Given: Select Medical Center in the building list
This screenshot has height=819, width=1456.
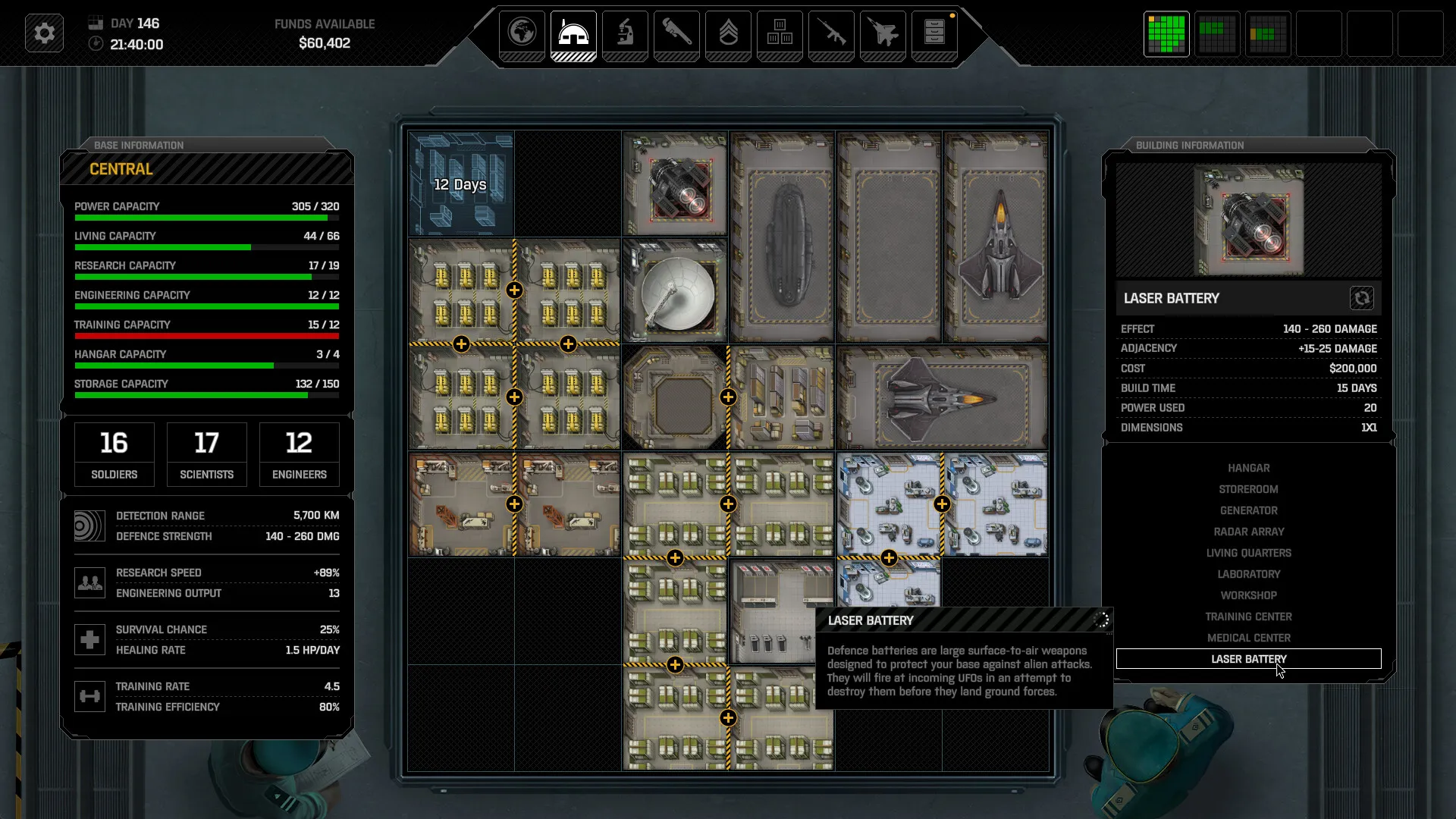Looking at the screenshot, I should tap(1248, 638).
